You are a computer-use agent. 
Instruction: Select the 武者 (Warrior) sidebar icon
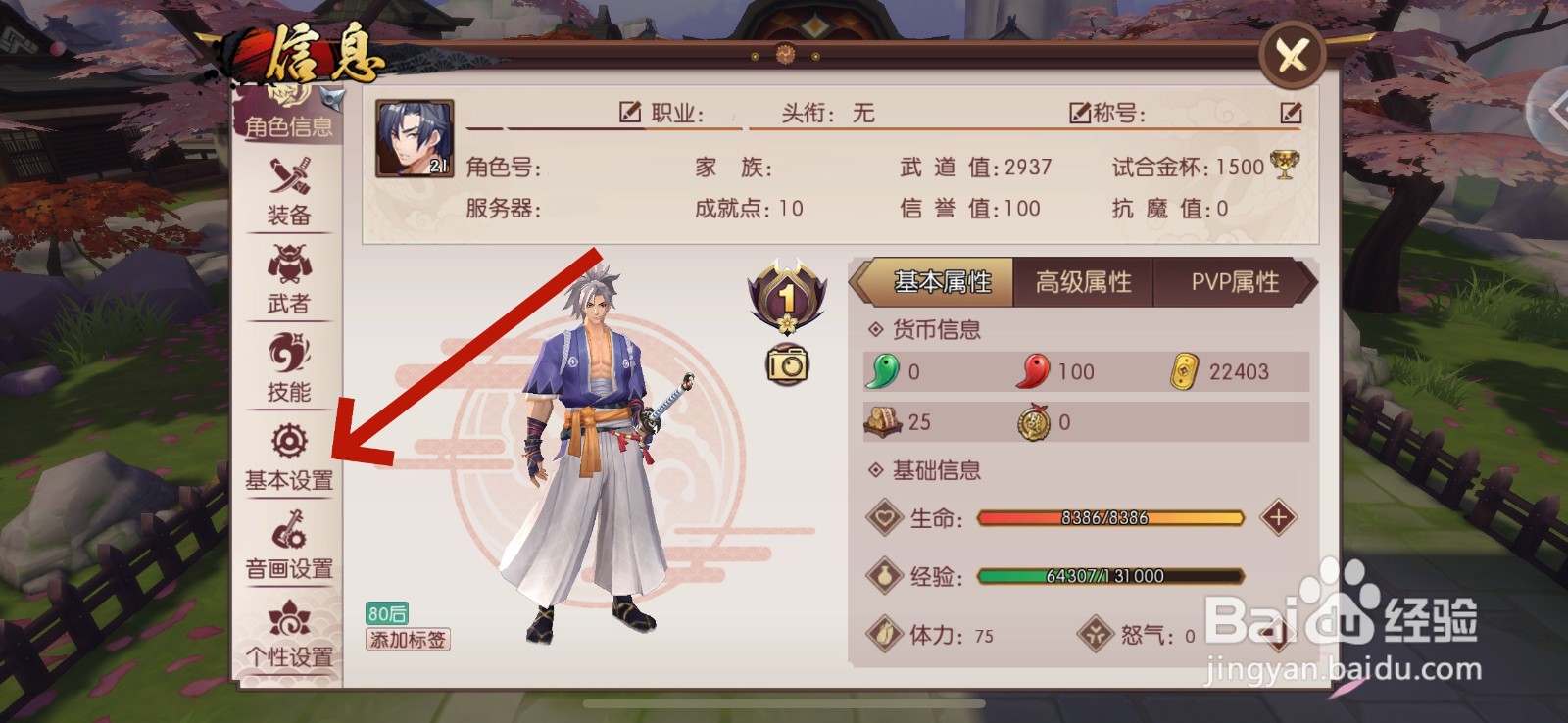tap(287, 284)
